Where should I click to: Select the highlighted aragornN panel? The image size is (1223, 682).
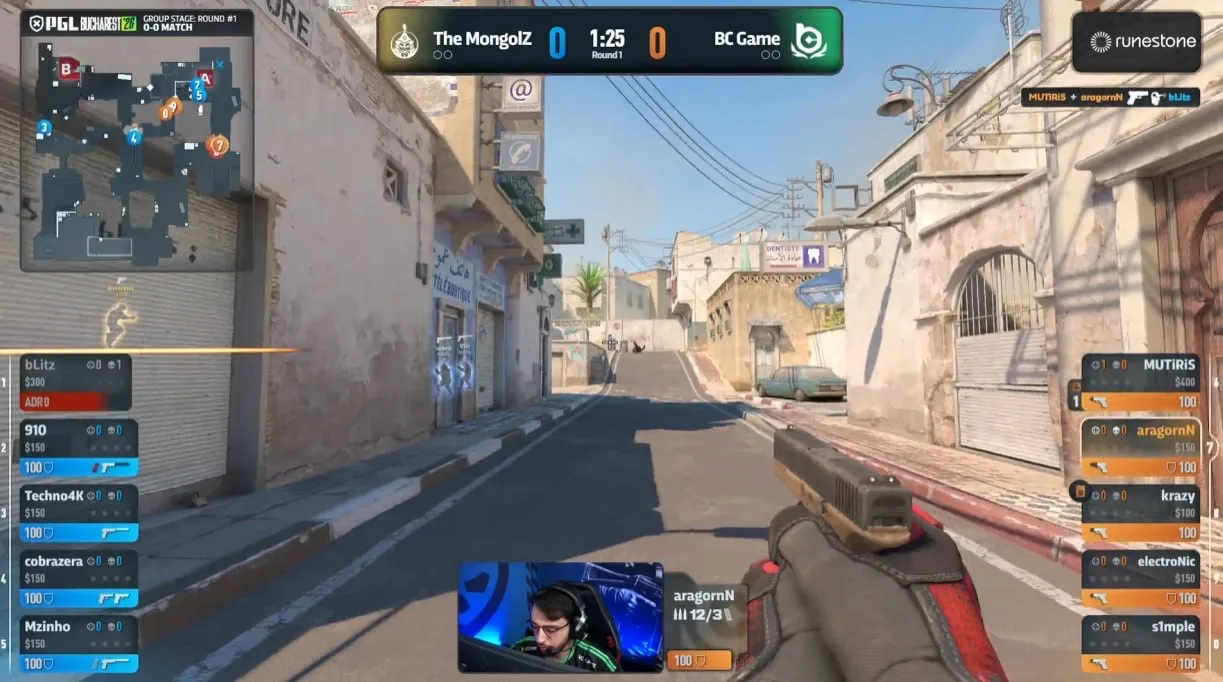(x=1141, y=448)
